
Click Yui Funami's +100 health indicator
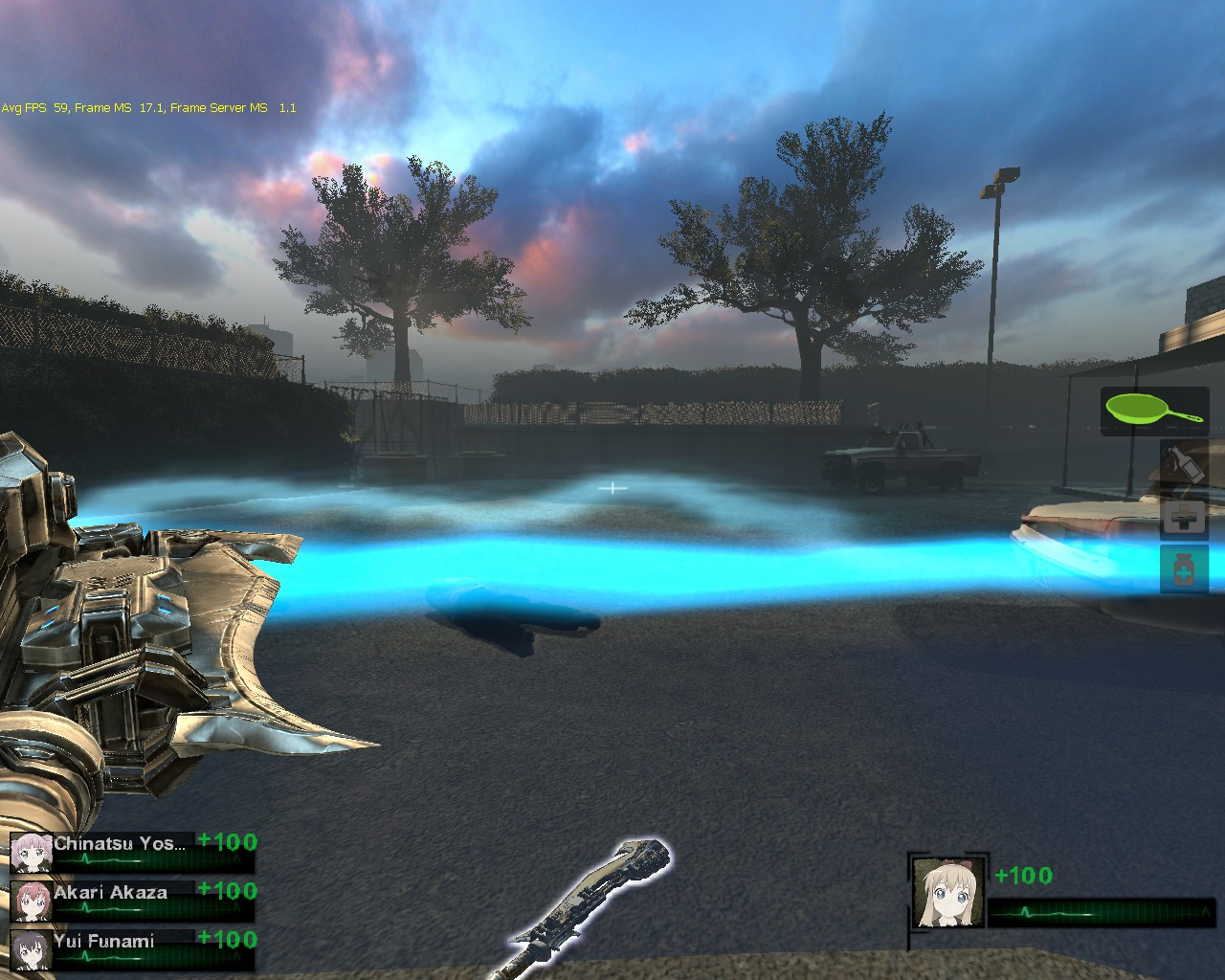(227, 941)
